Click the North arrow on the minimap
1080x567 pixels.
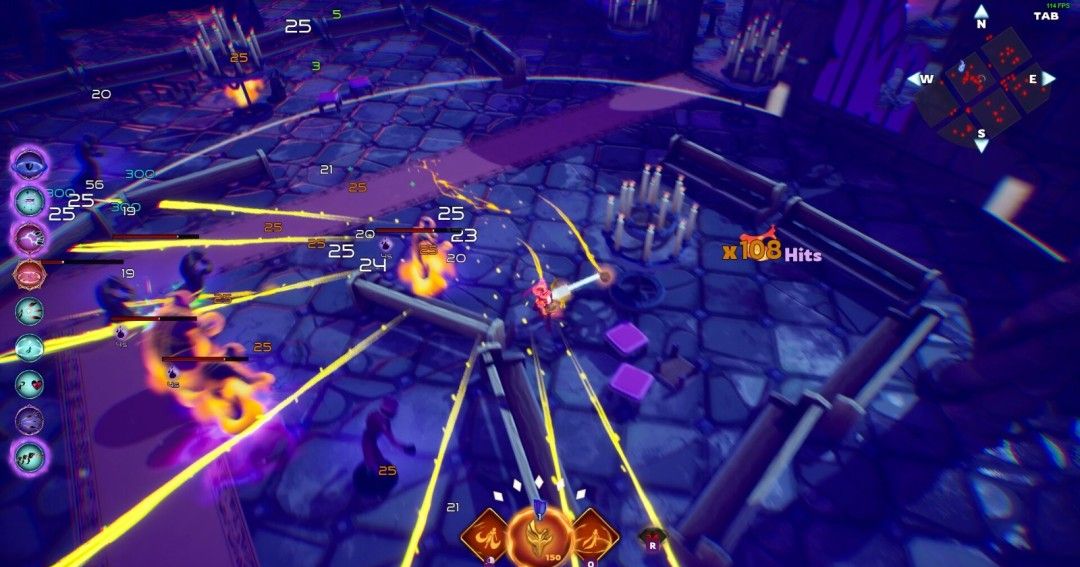click(981, 16)
